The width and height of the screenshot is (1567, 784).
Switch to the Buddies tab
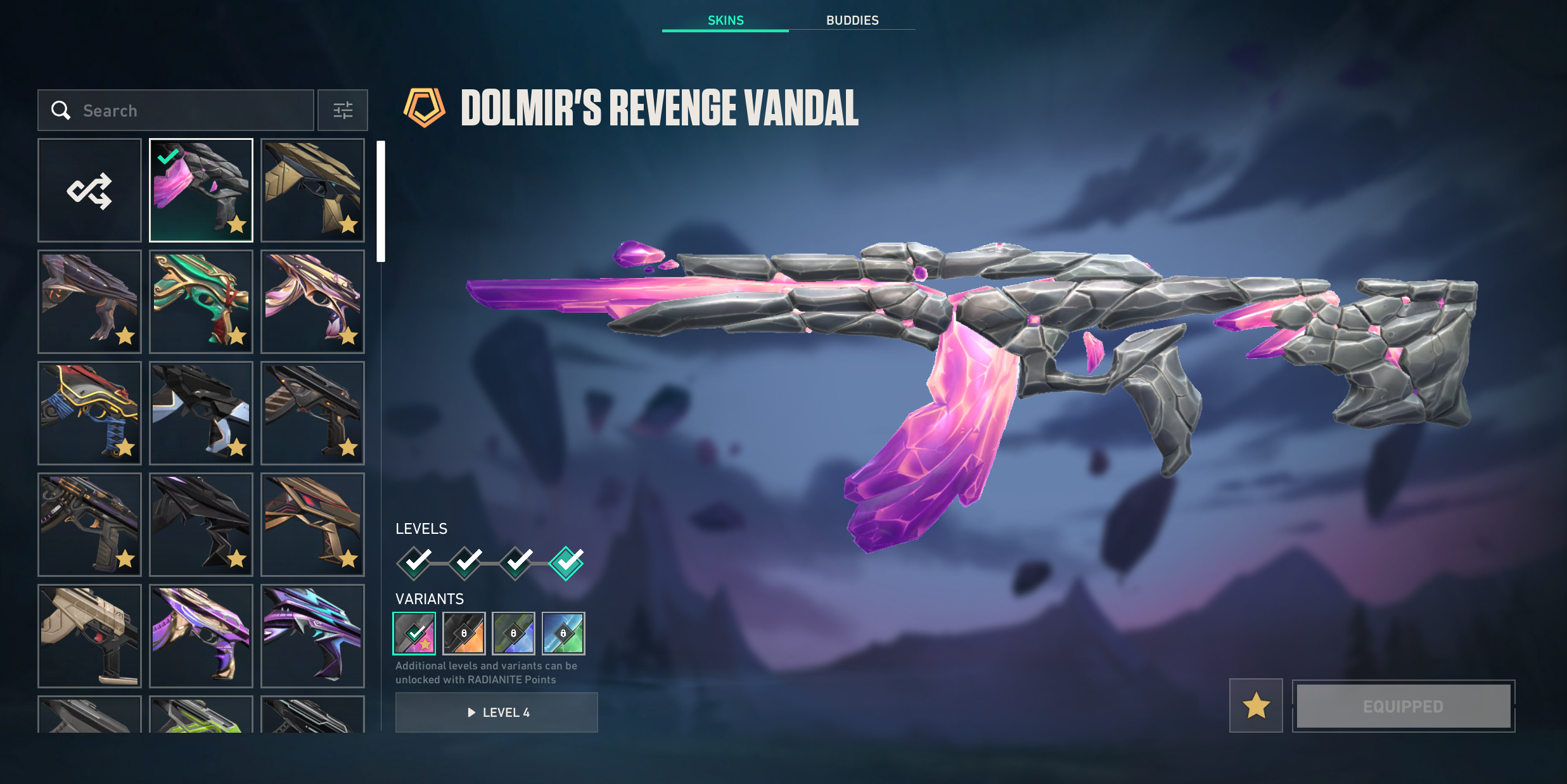[x=852, y=20]
